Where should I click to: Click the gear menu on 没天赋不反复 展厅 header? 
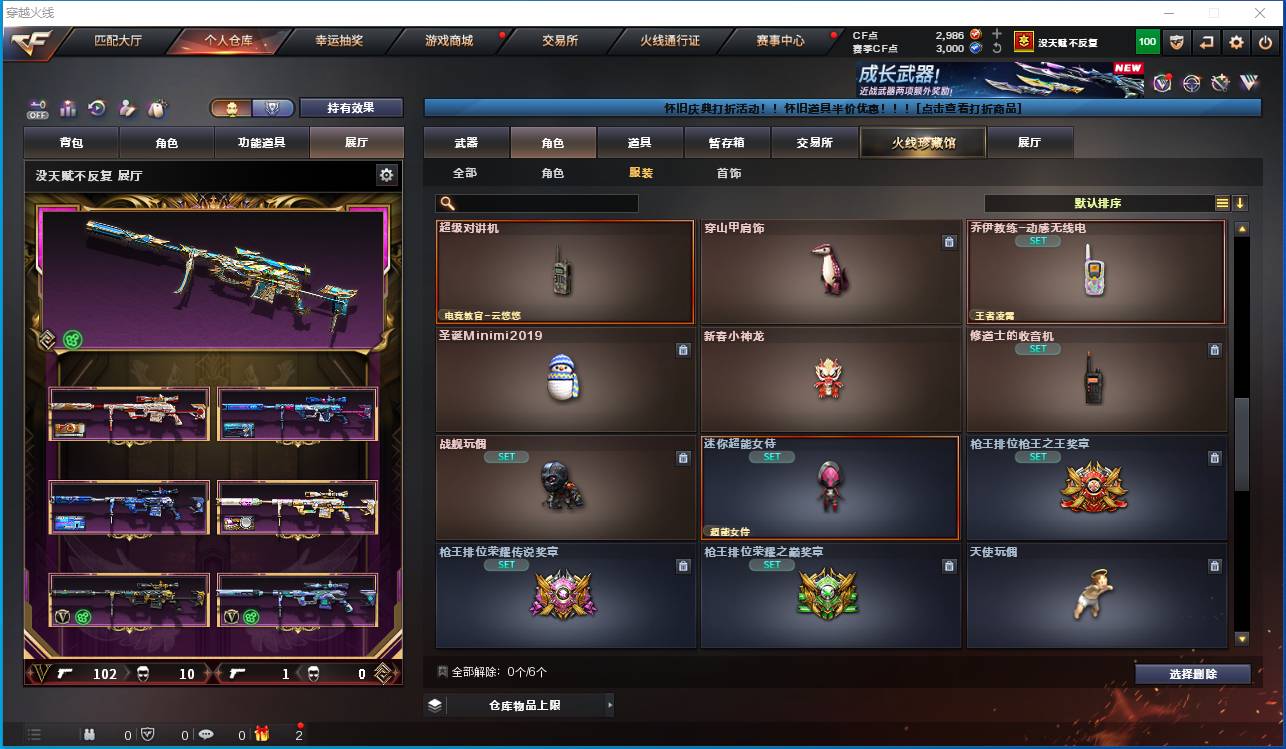pos(387,174)
